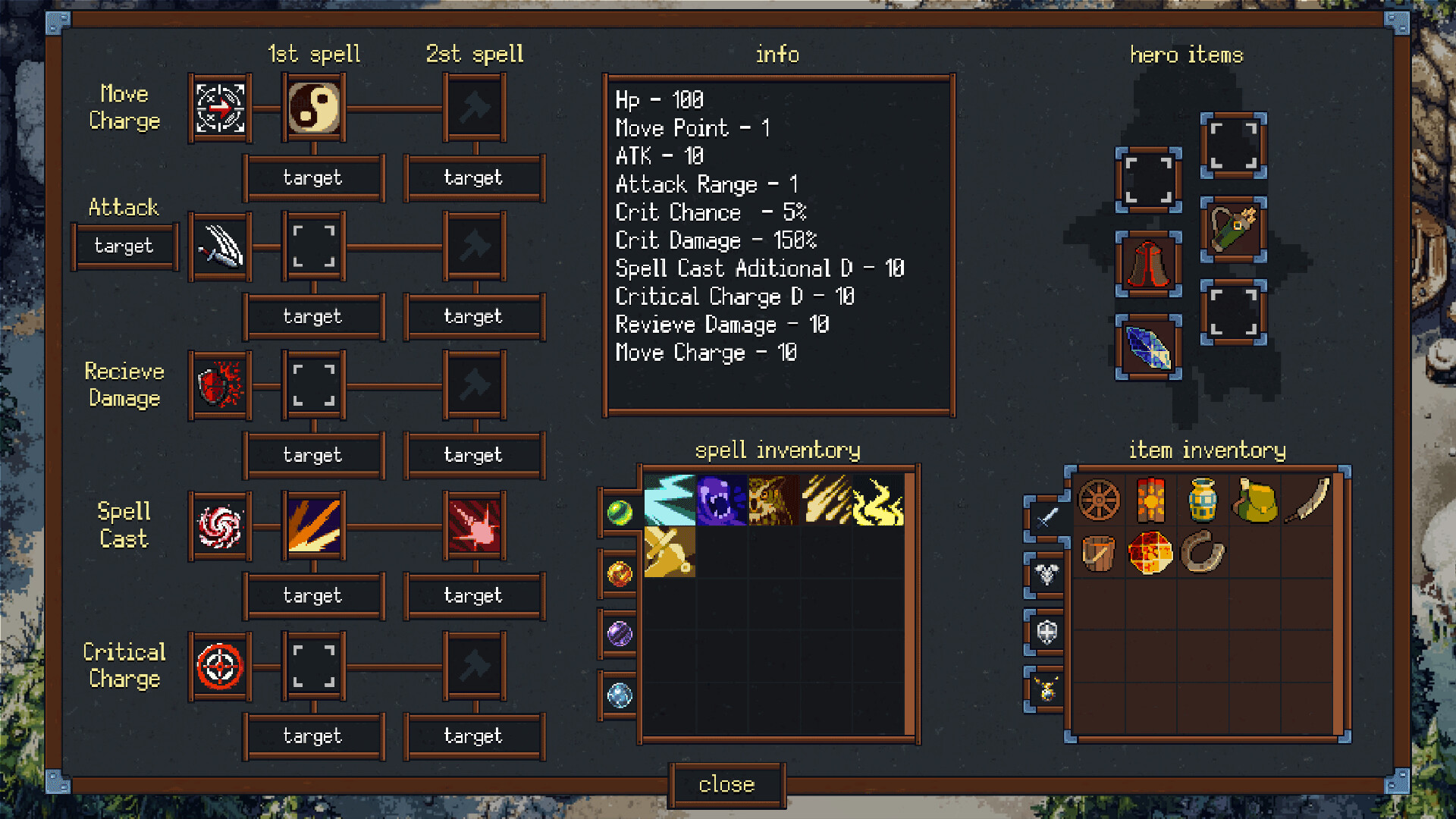This screenshot has height=819, width=1456.
Task: Click the target button under Move Charge 1st spell
Action: pos(314,177)
